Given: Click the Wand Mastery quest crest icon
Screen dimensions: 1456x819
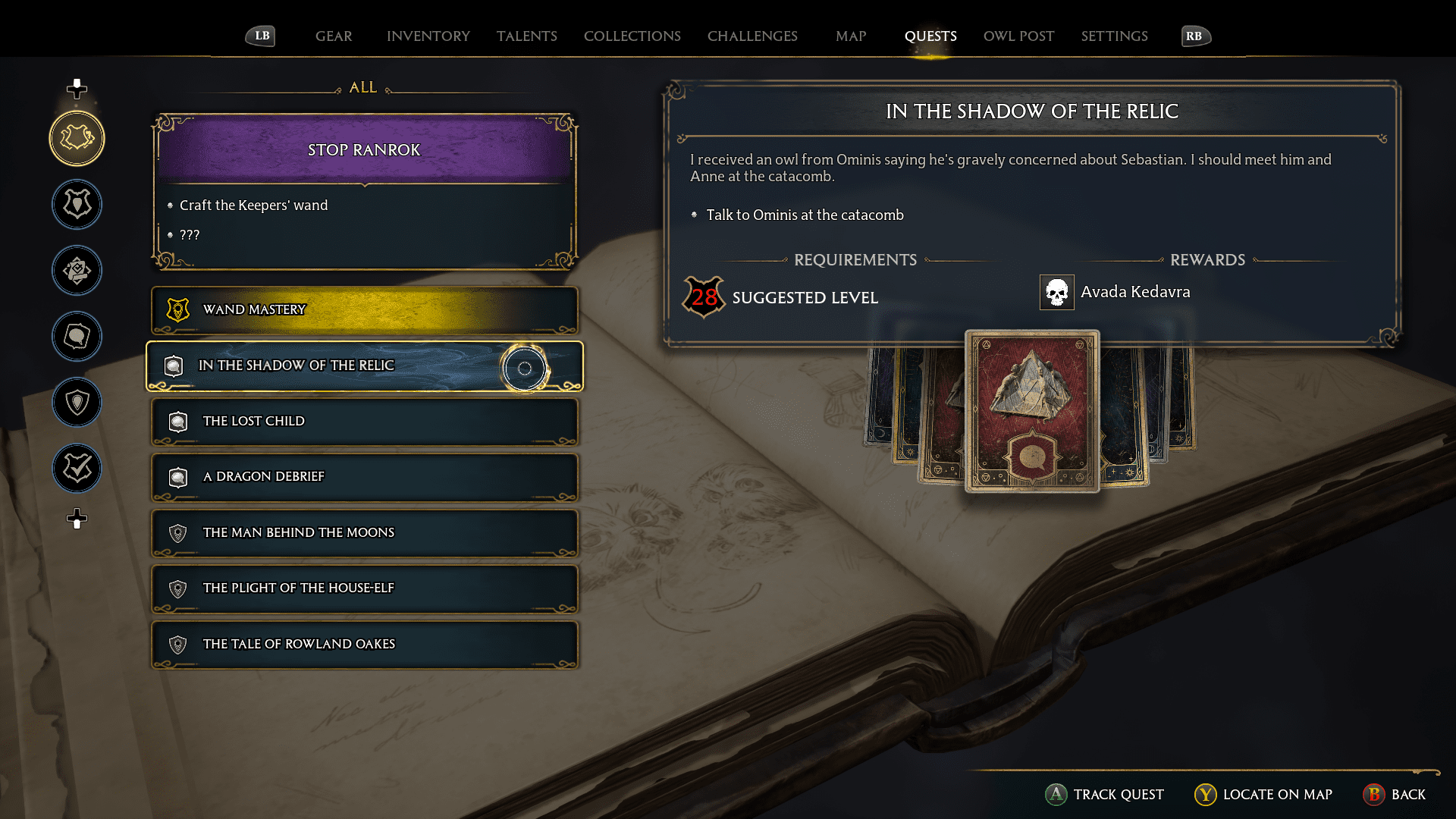Looking at the screenshot, I should [177, 309].
